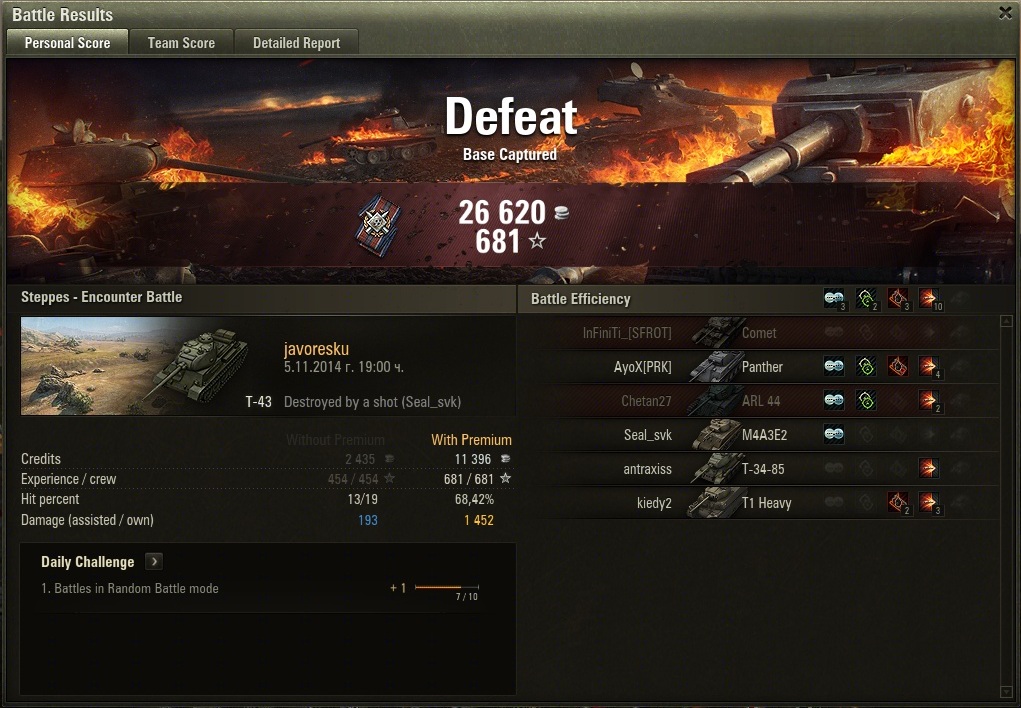Click the javoresku player name
1021x708 pixels.
pyautogui.click(x=316, y=349)
